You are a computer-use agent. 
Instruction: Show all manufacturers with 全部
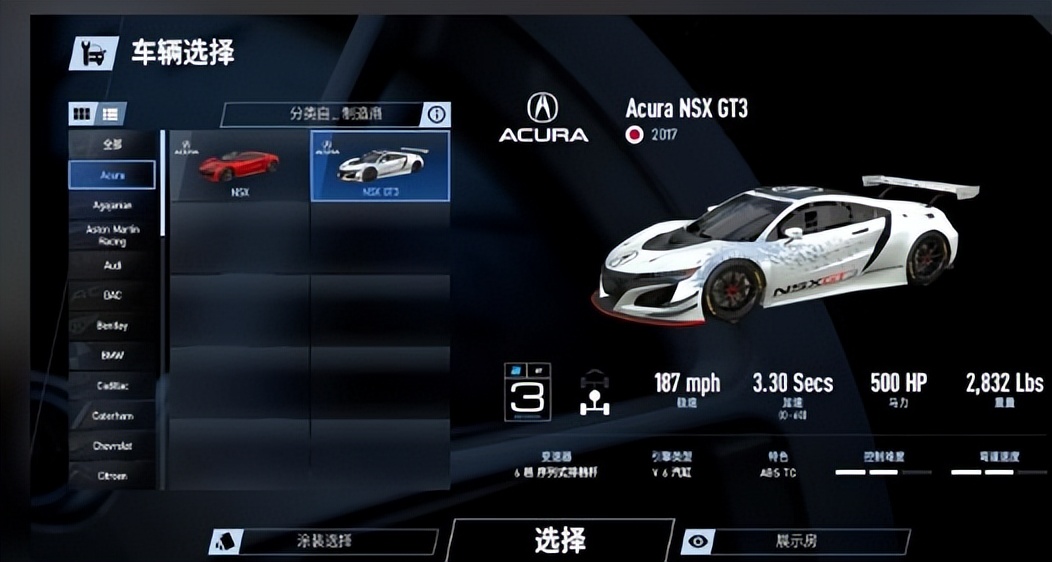(x=112, y=144)
